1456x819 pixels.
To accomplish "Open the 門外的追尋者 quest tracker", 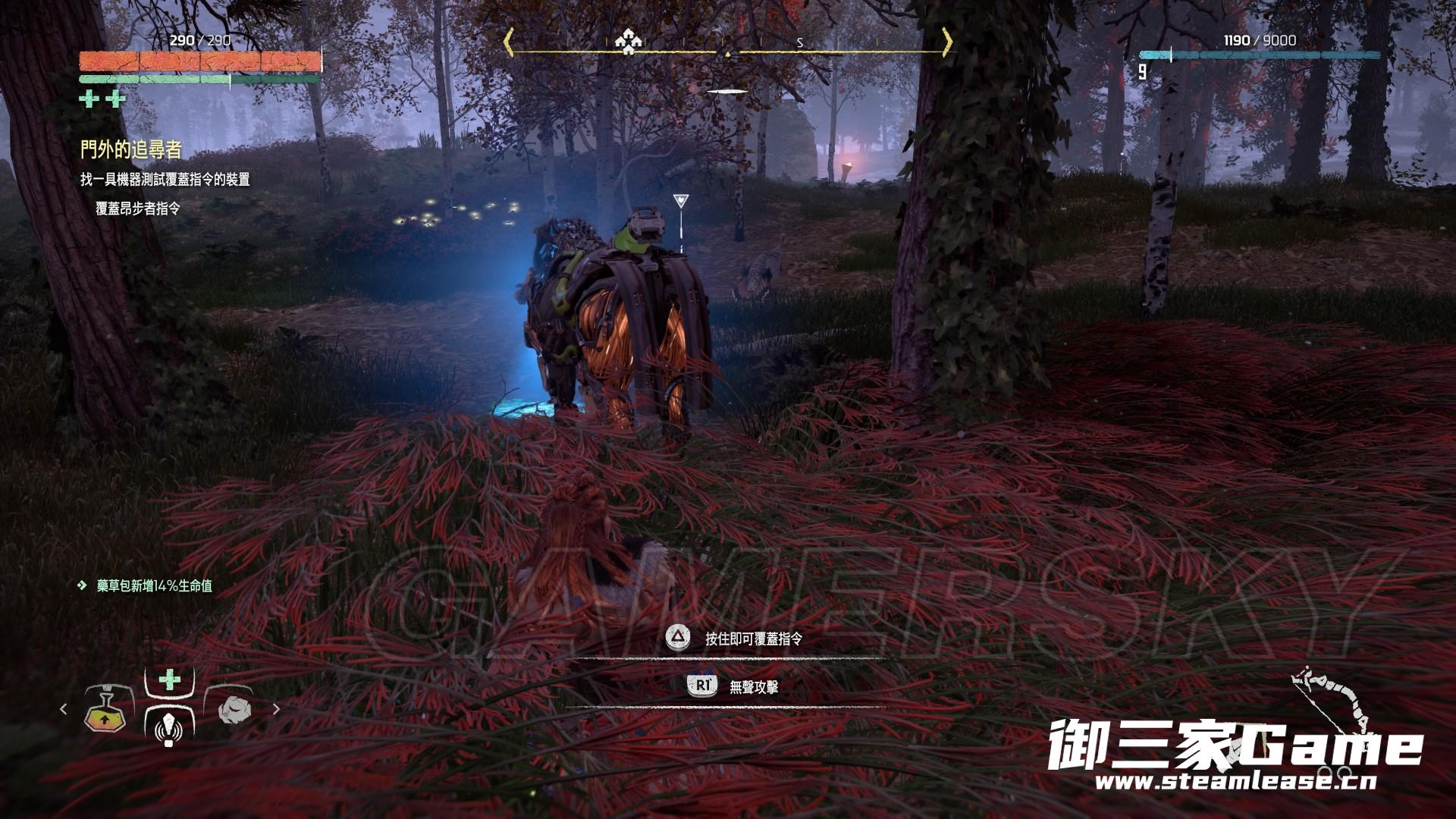I will pyautogui.click(x=131, y=150).
